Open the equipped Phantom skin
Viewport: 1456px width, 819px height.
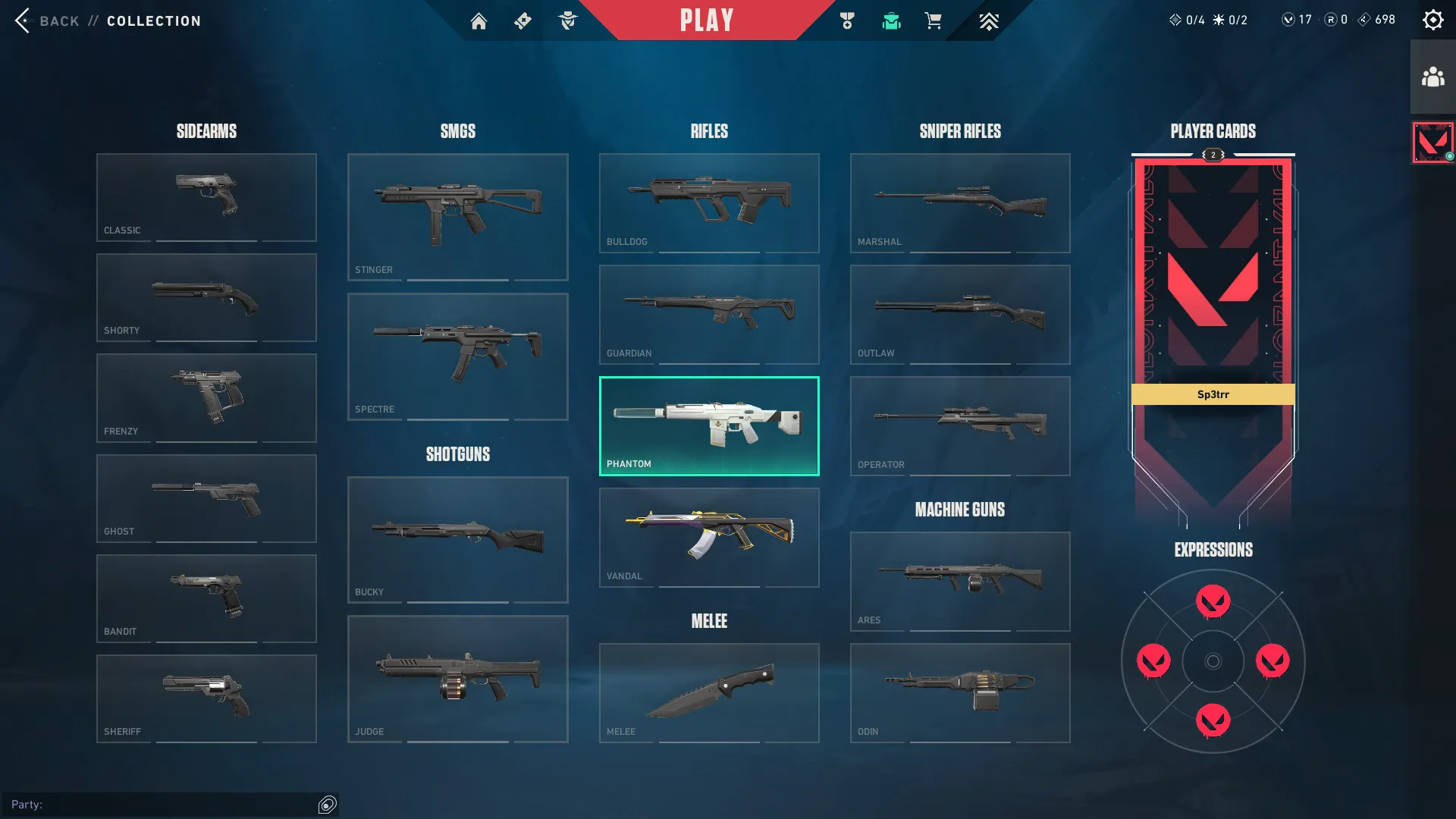(708, 425)
